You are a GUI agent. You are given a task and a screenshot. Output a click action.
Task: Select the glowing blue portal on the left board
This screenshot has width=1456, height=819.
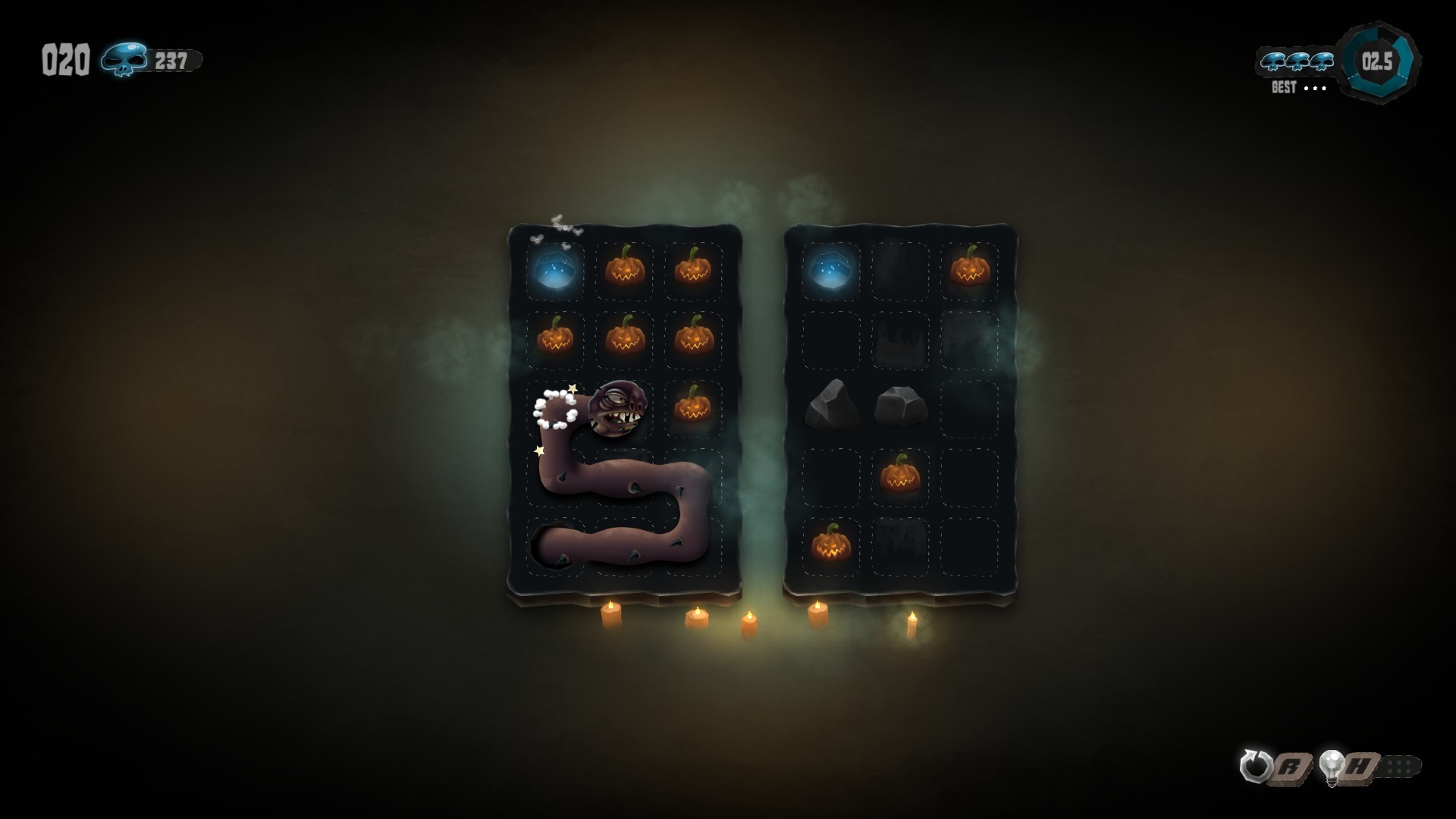point(556,271)
